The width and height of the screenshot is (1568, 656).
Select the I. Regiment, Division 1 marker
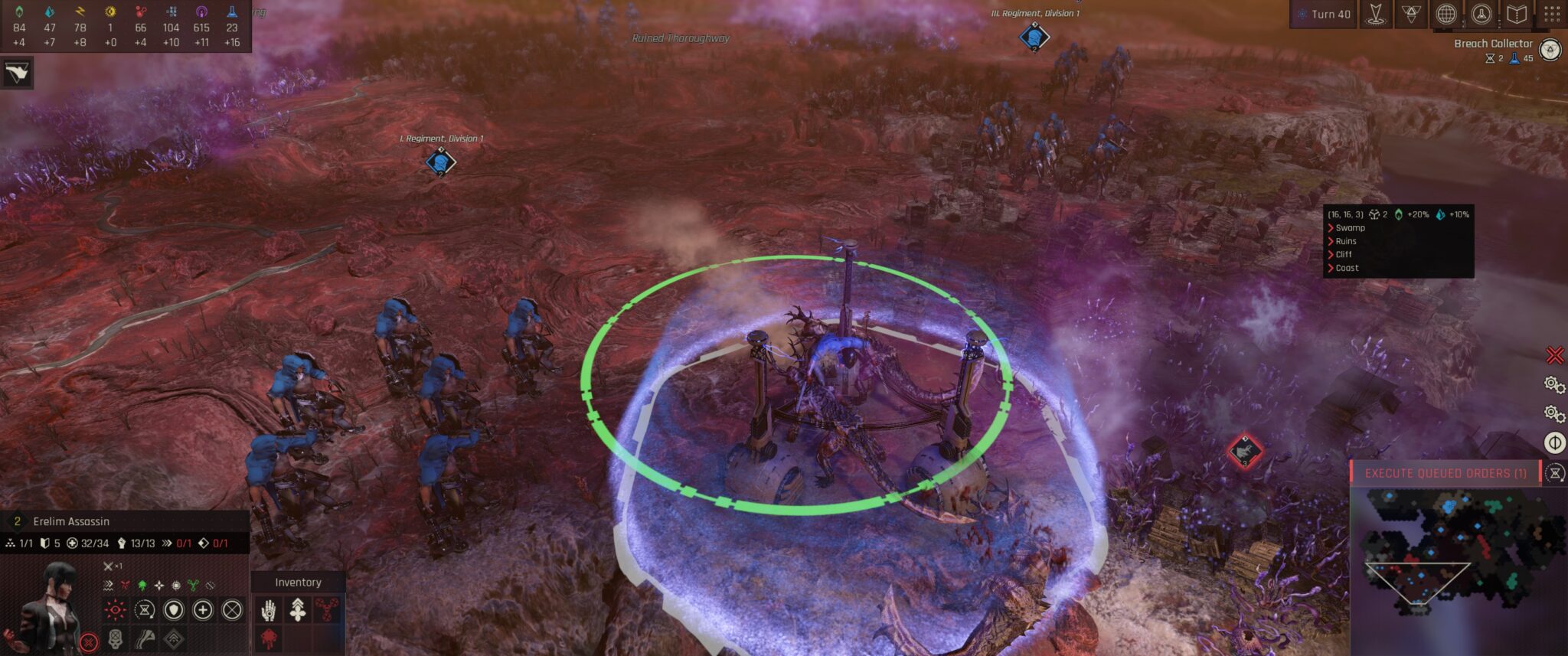(440, 162)
